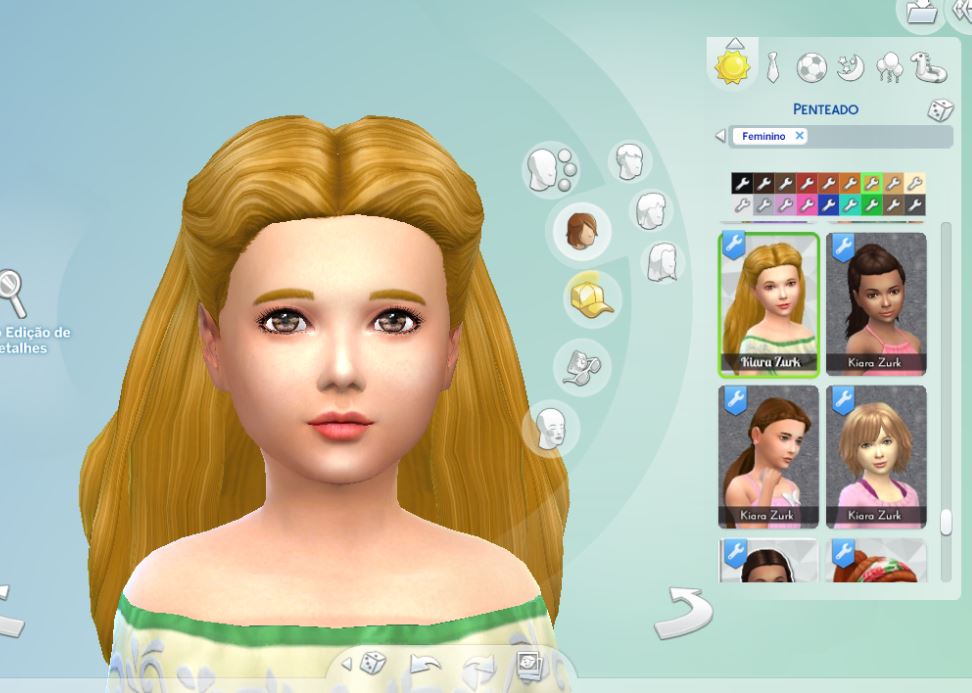Choose the pink hair color swatch

807,205
